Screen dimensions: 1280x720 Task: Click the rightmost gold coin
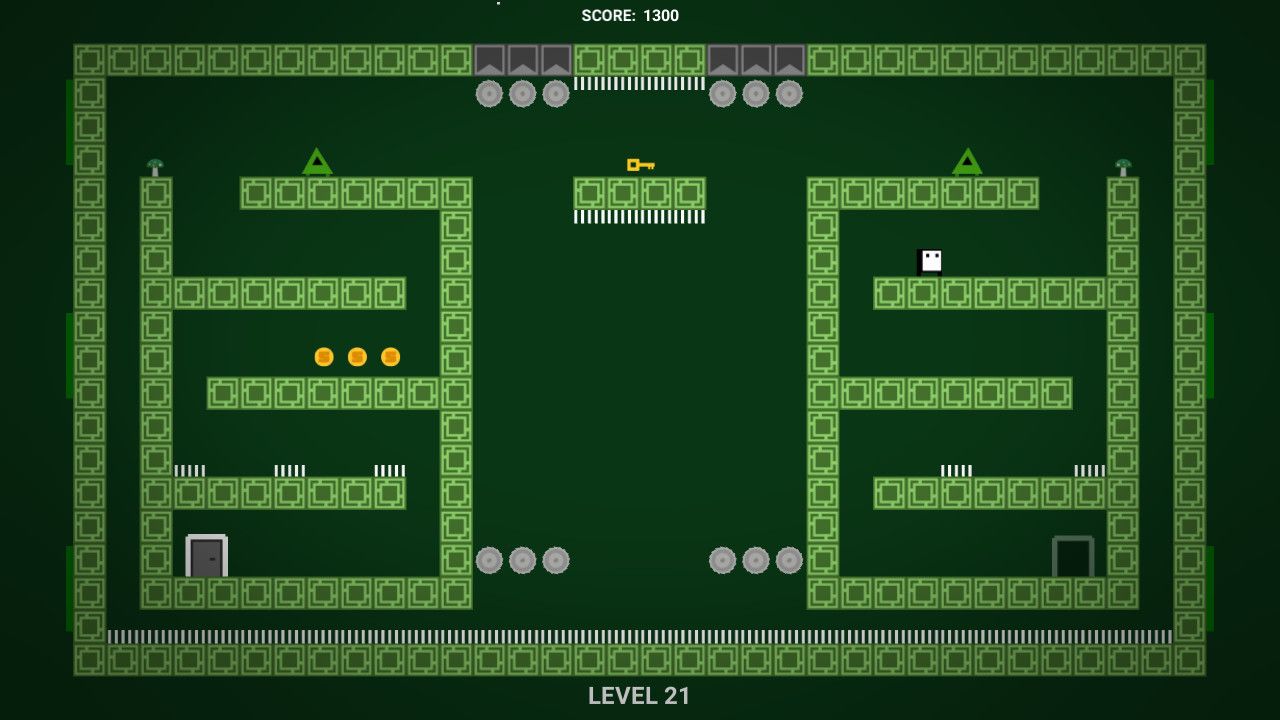[389, 356]
